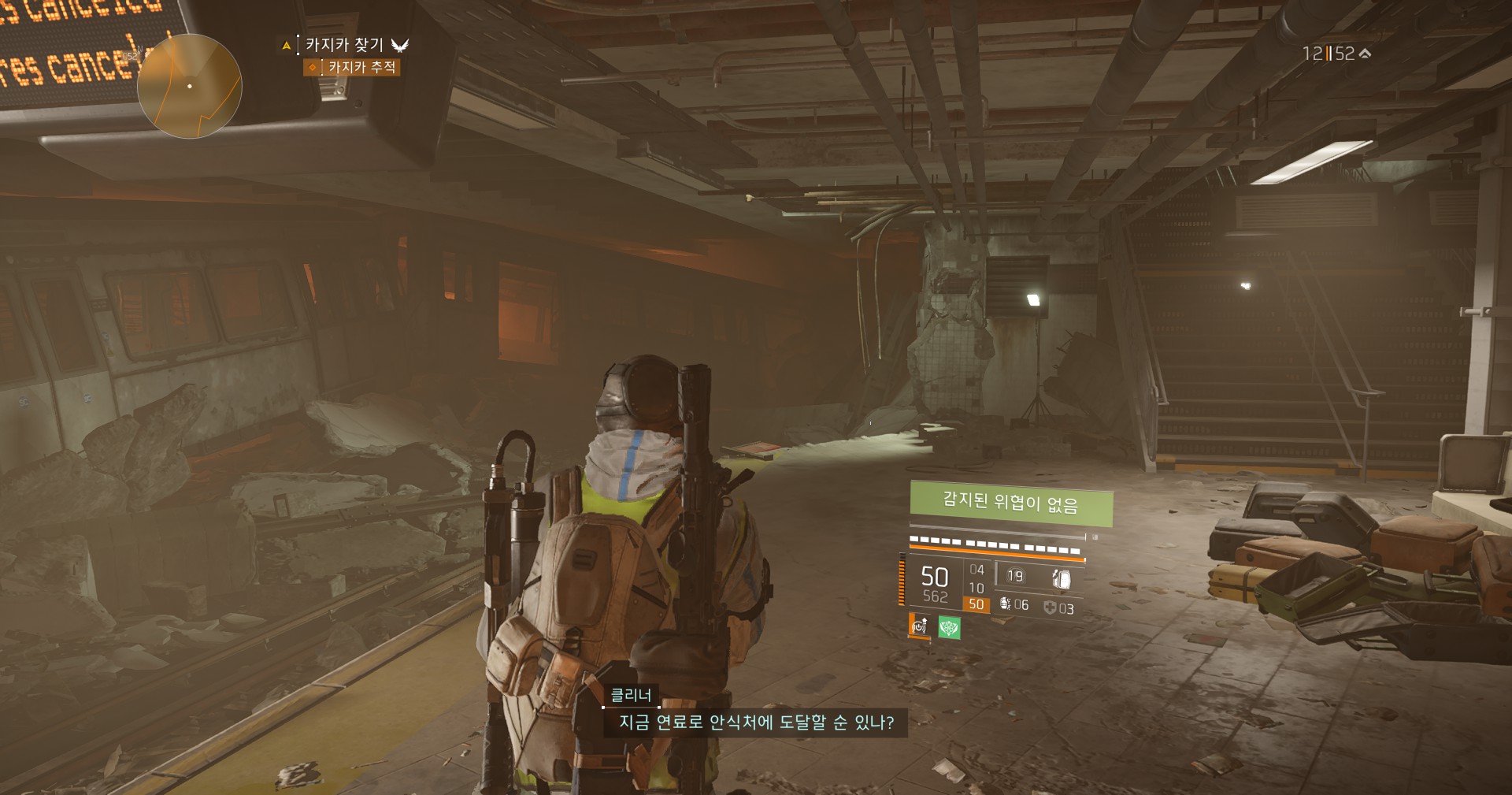Viewport: 1512px width, 795px height.
Task: Click the grenade icon
Action: (1005, 604)
